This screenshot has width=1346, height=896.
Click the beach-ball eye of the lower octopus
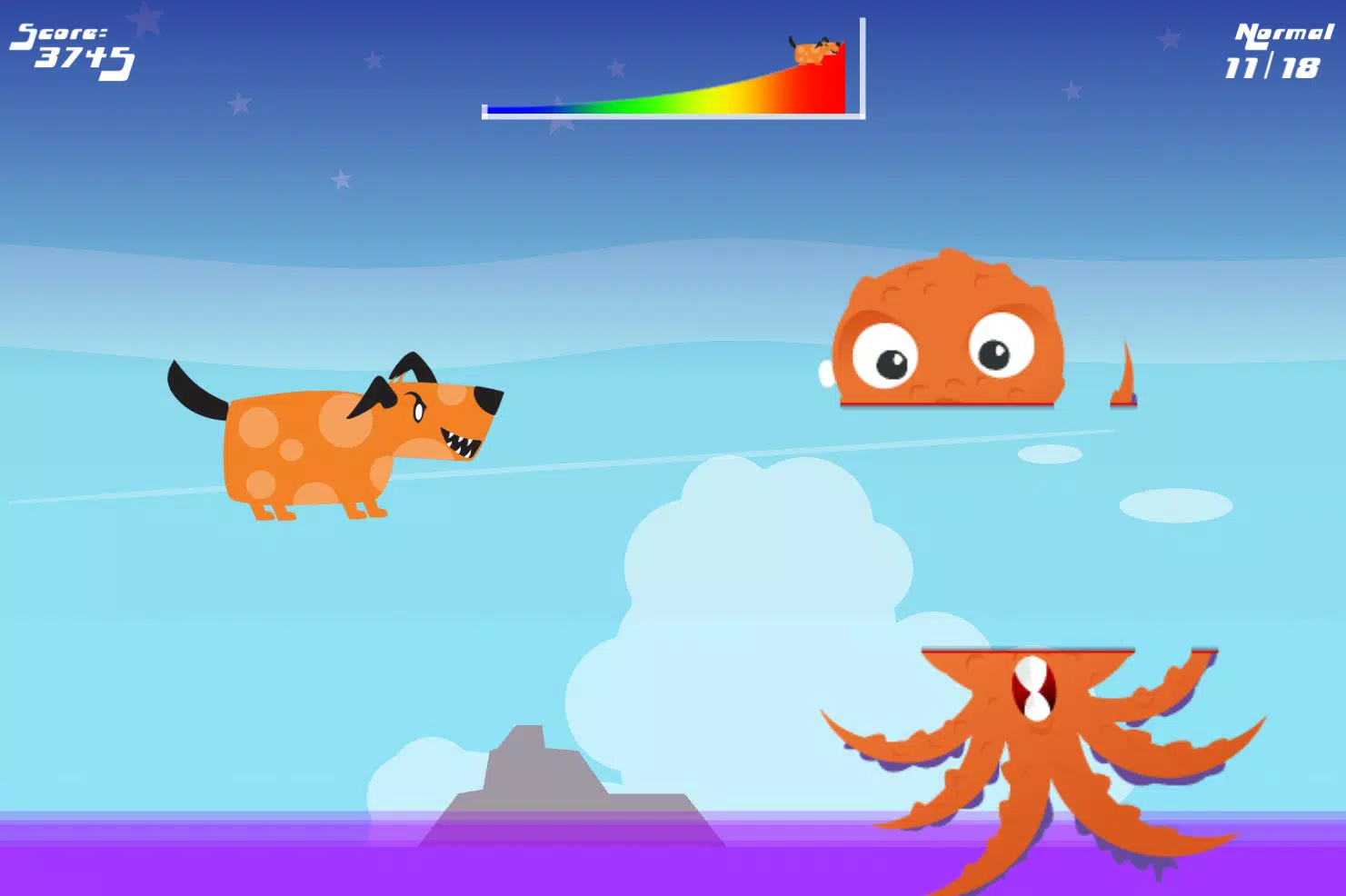click(x=1032, y=689)
